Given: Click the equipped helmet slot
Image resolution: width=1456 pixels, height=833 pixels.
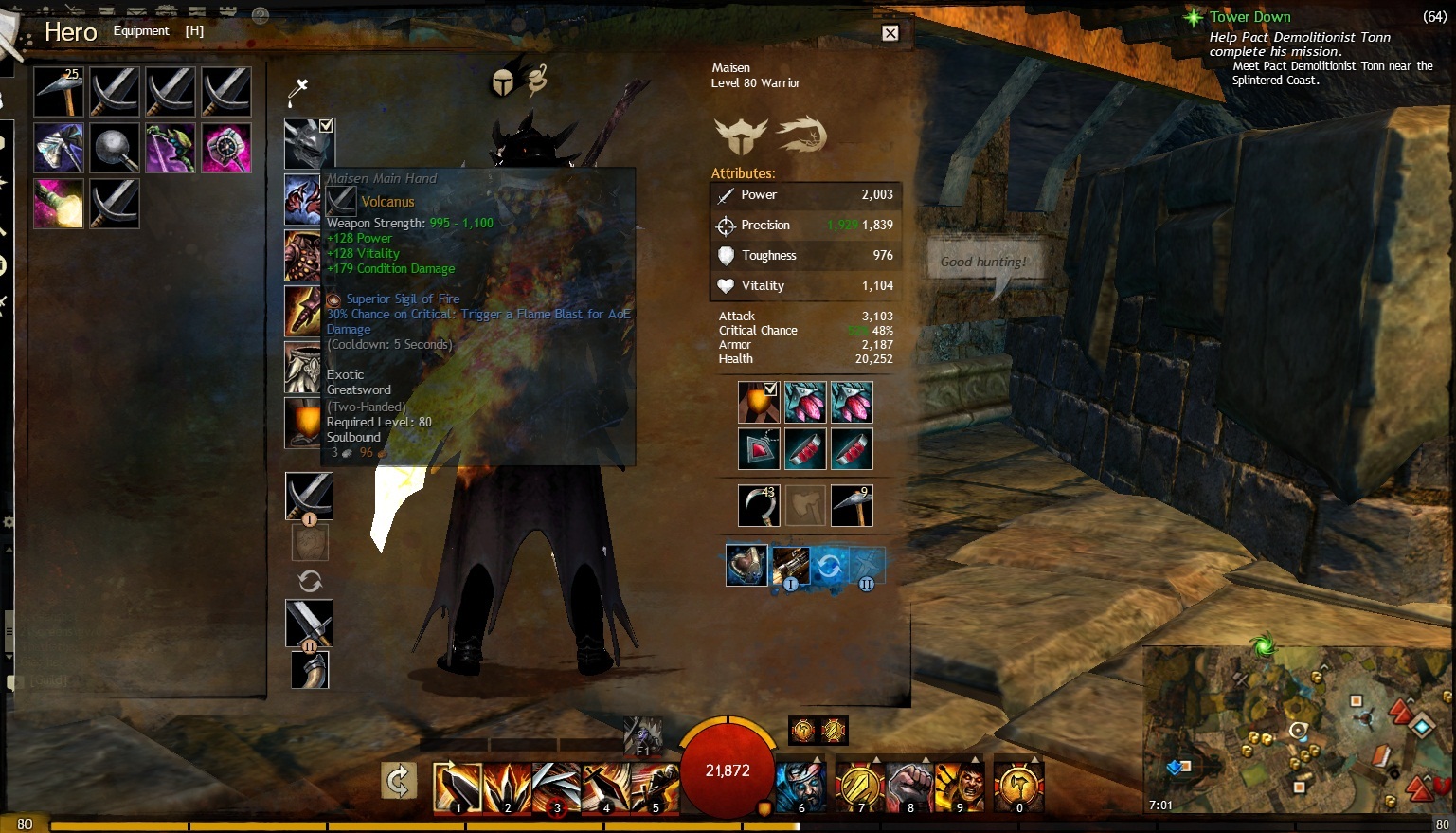Looking at the screenshot, I should click(x=307, y=144).
